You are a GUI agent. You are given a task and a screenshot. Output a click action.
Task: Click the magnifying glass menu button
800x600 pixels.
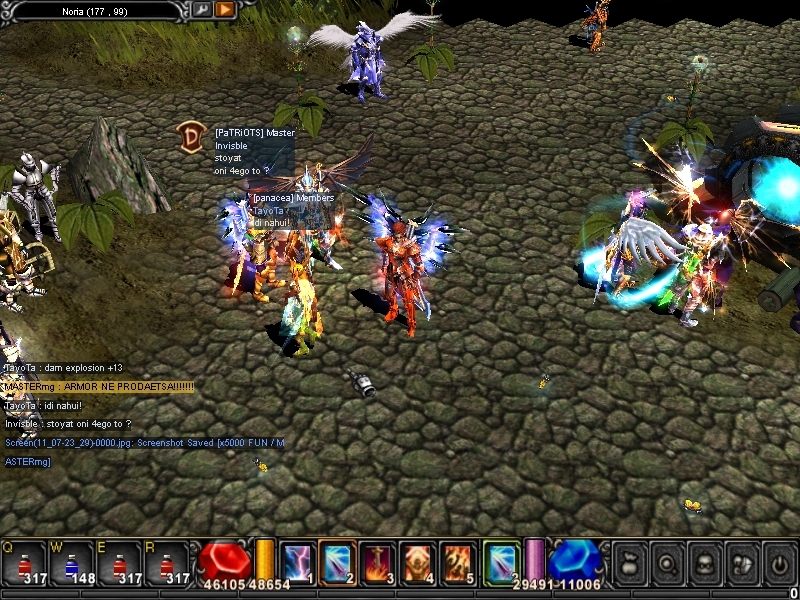tap(666, 563)
